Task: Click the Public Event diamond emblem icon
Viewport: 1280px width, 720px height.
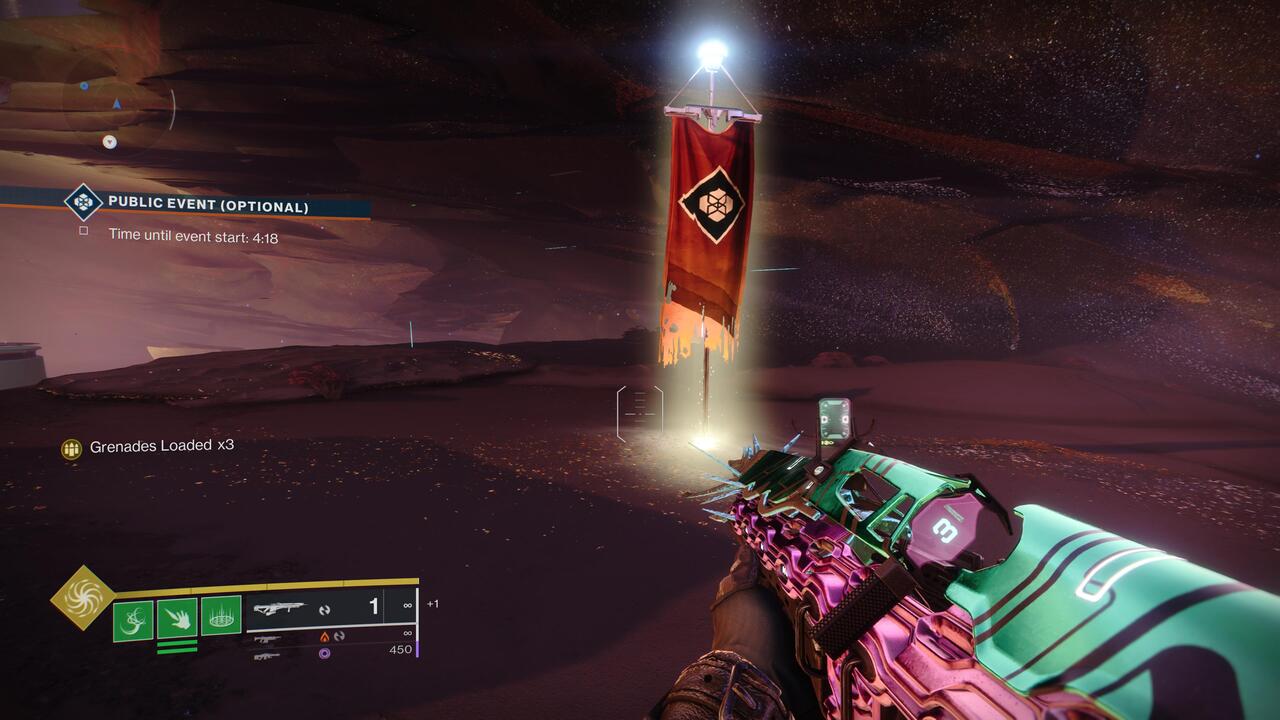Action: (x=84, y=203)
